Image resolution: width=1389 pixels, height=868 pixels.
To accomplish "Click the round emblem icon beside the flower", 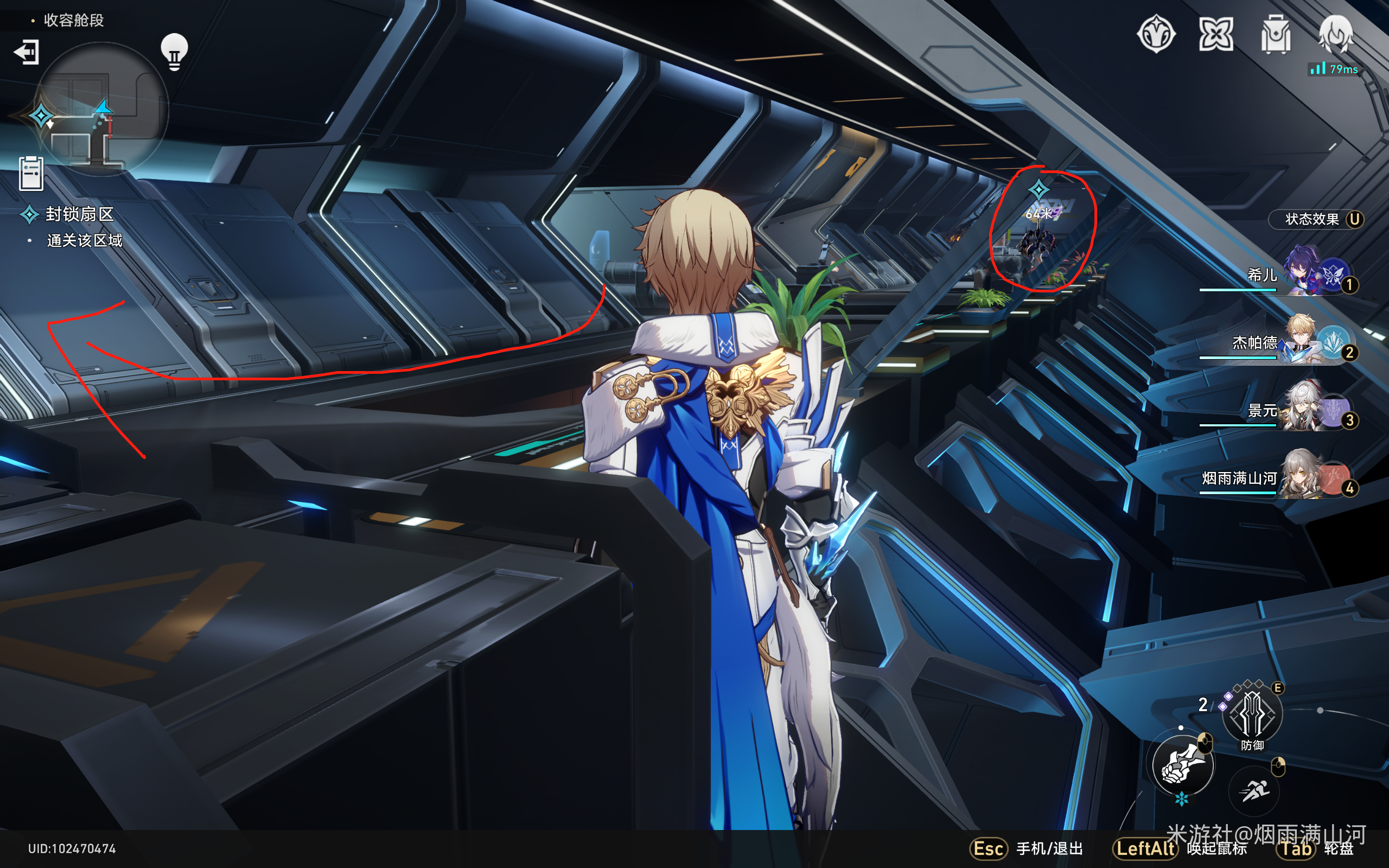I will pos(1156,34).
